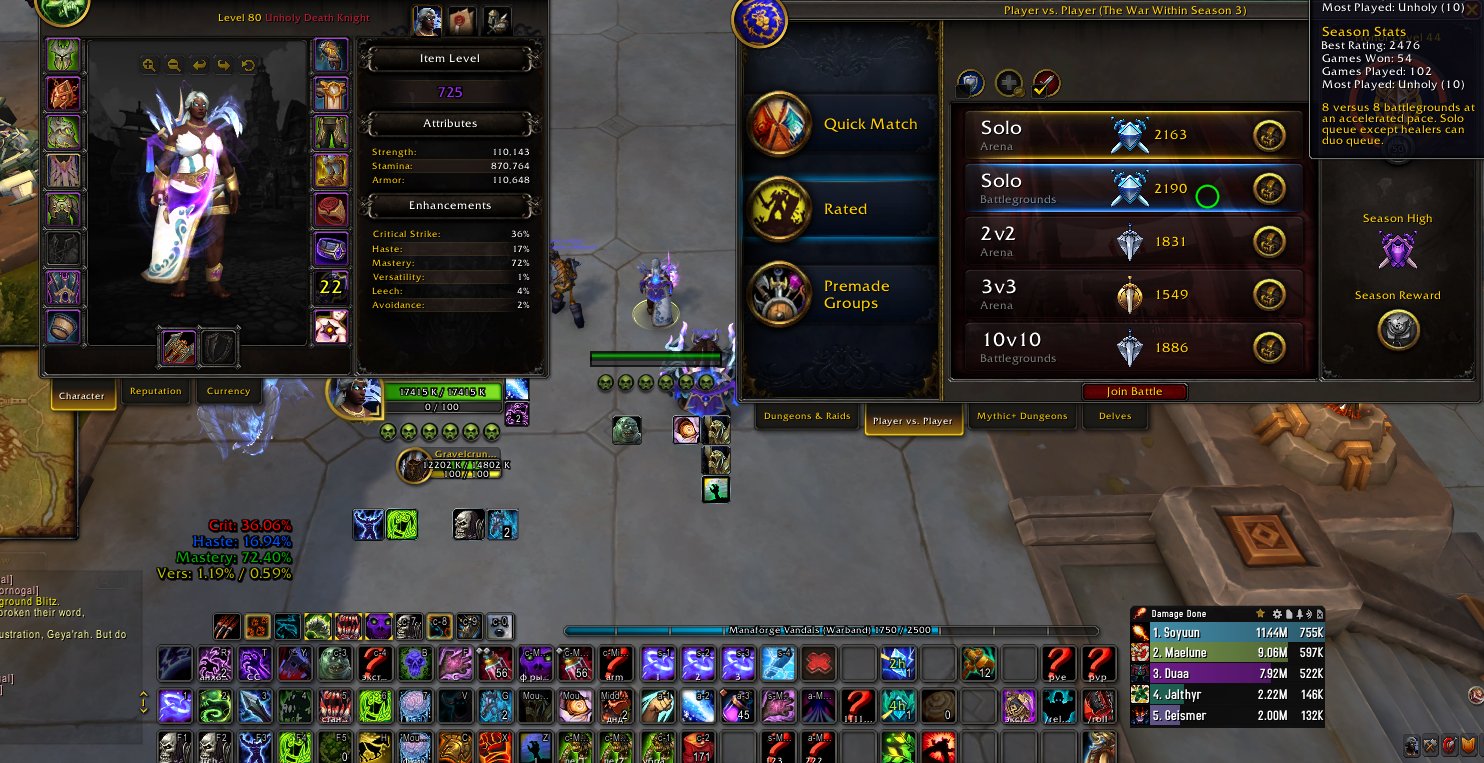This screenshot has width=1484, height=763.
Task: Click the War Games shield icon
Action: 968,84
